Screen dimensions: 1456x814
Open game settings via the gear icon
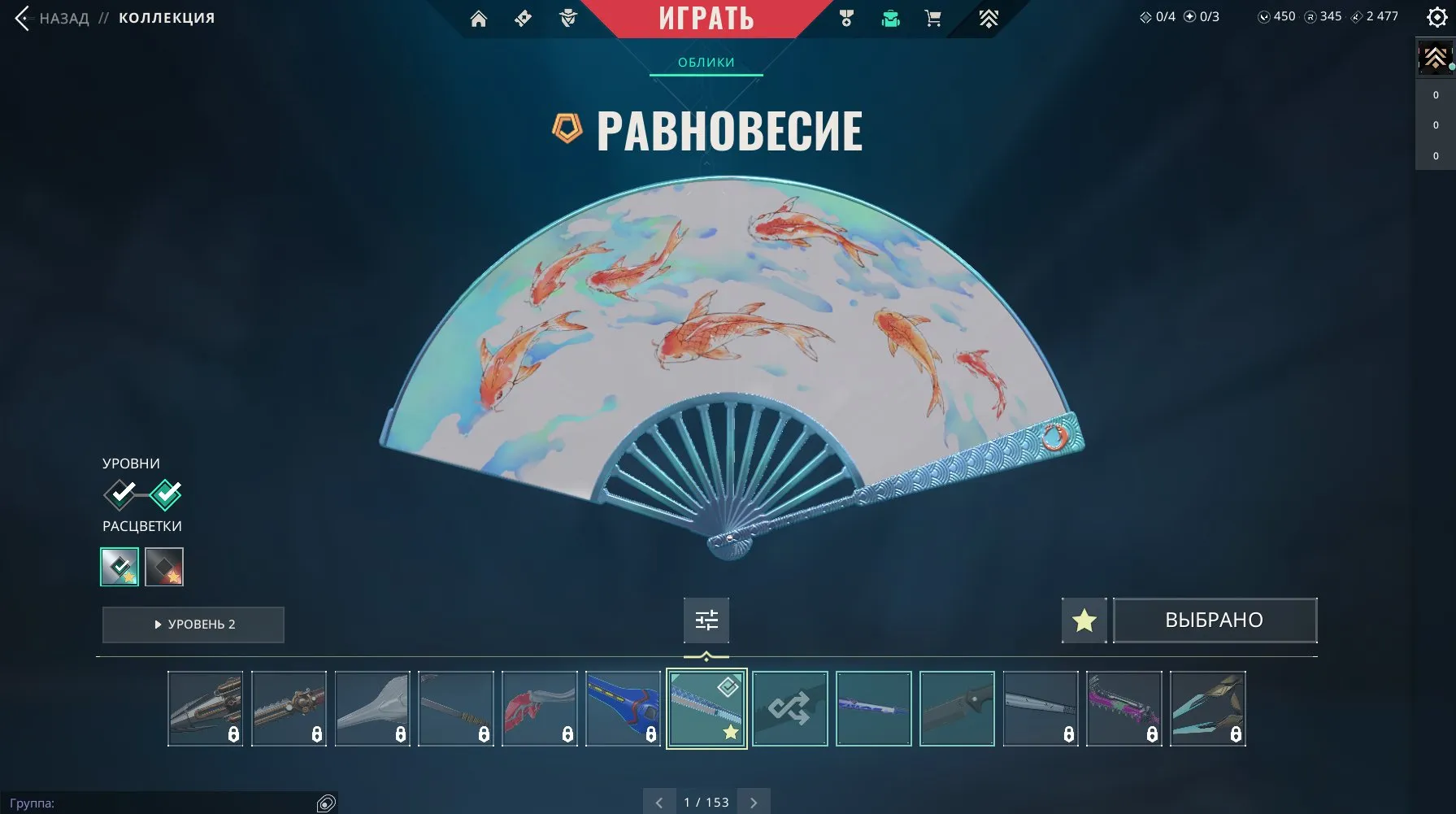click(1436, 15)
